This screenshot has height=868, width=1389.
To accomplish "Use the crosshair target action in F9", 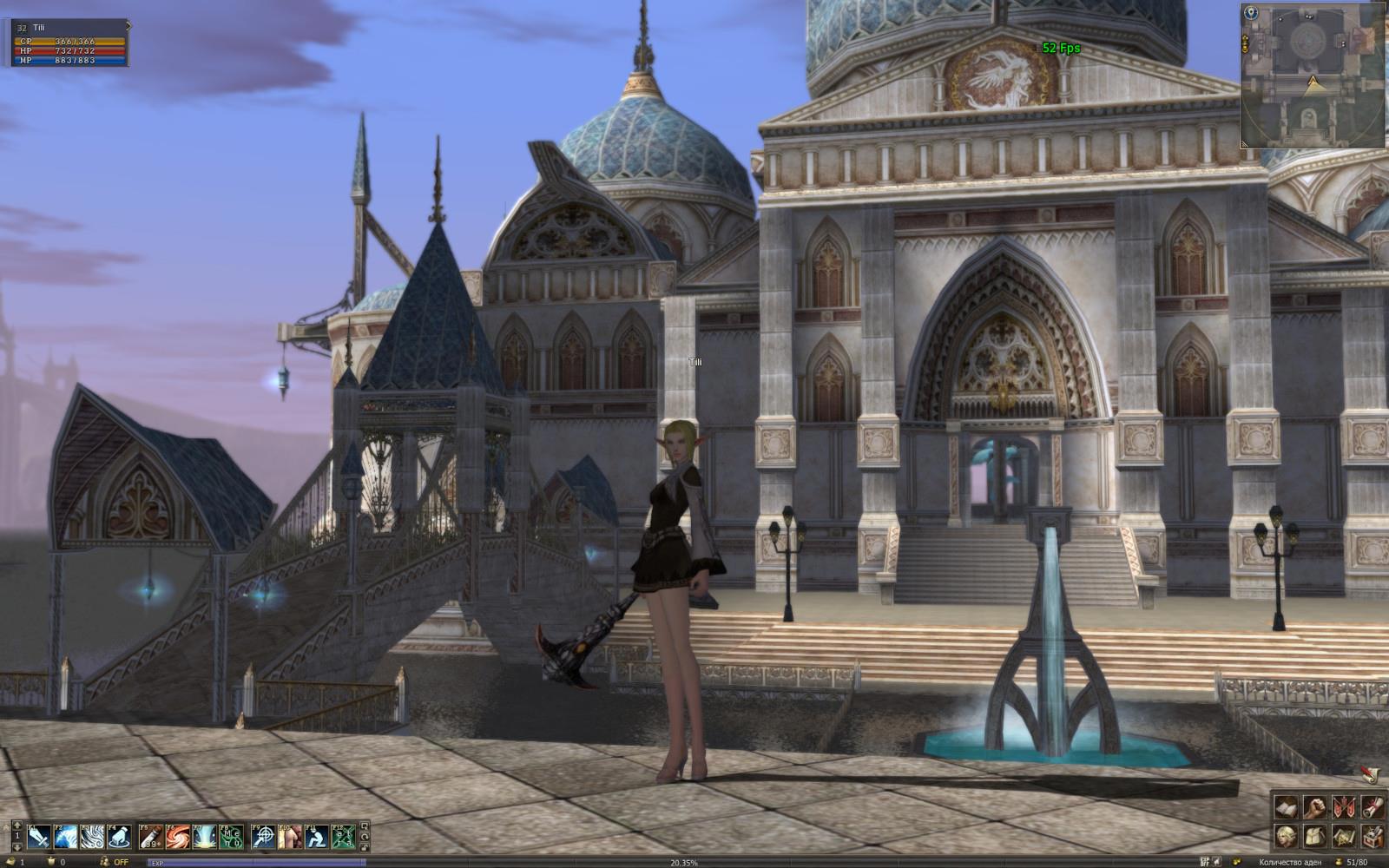I will tap(264, 837).
